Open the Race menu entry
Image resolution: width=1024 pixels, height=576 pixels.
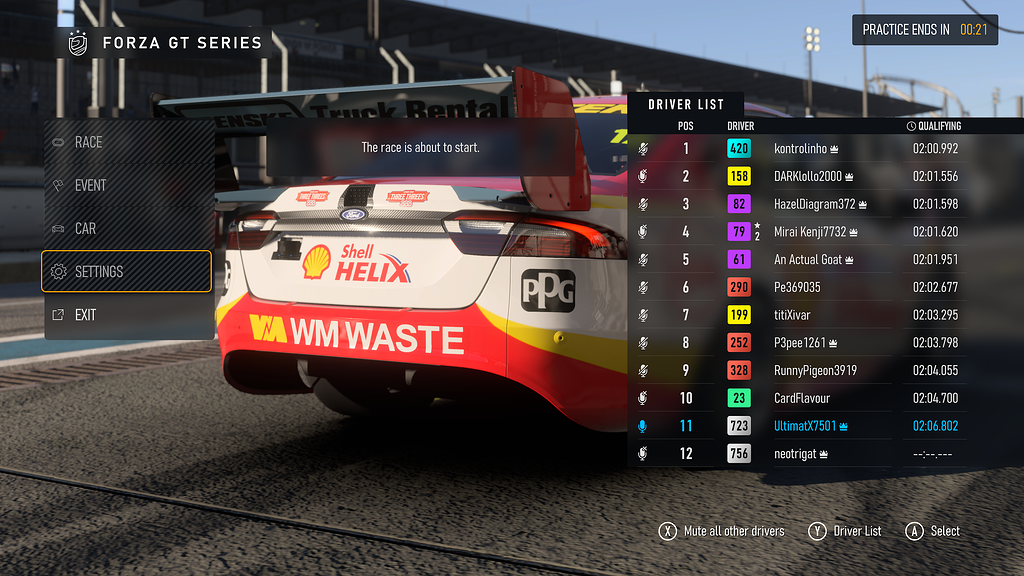127,142
